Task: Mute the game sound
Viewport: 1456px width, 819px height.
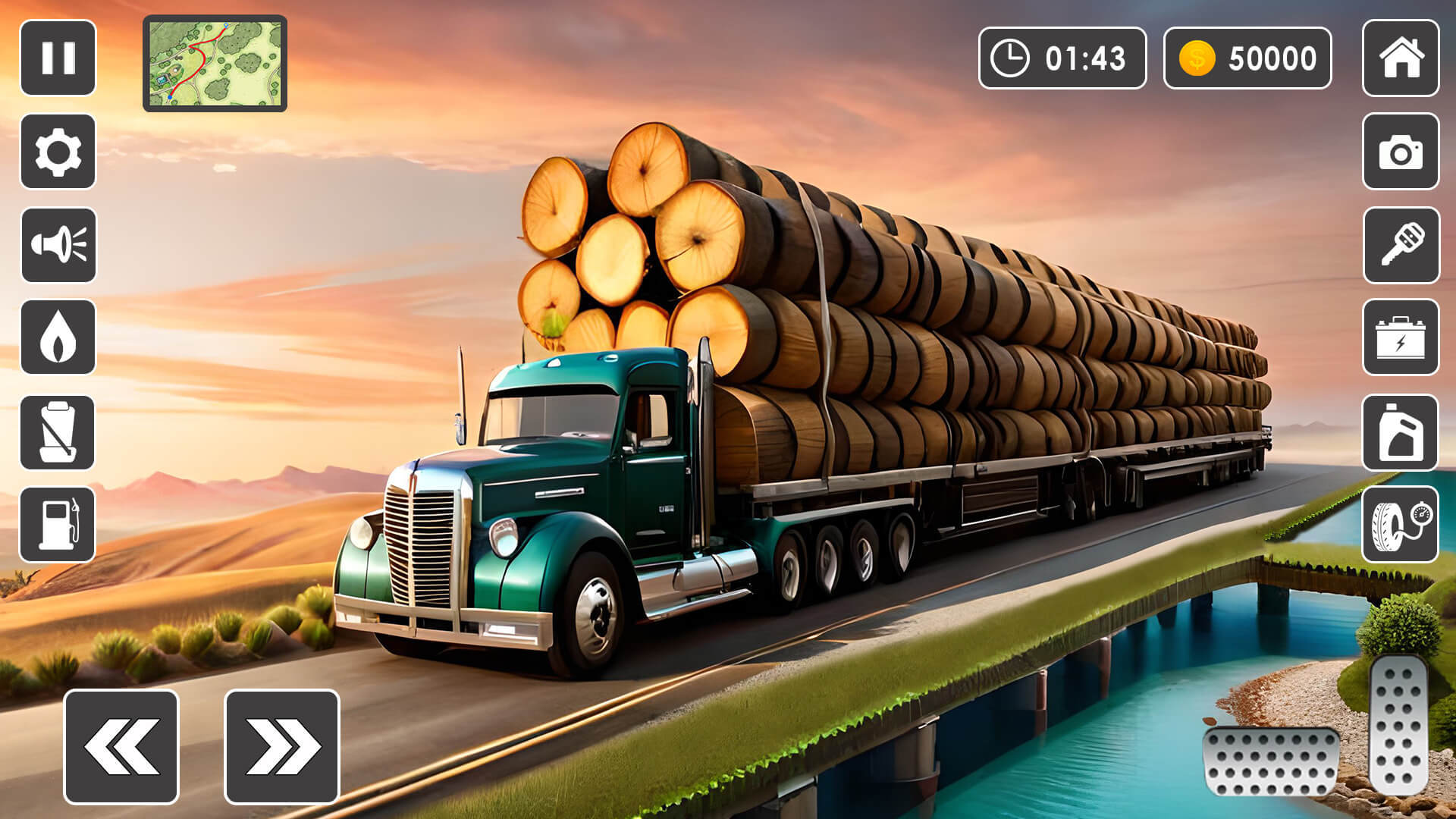Action: (x=57, y=244)
